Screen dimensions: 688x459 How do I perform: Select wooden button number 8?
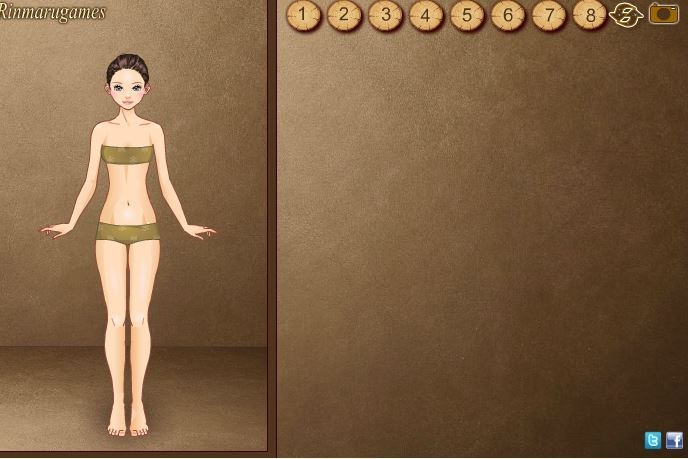[590, 15]
